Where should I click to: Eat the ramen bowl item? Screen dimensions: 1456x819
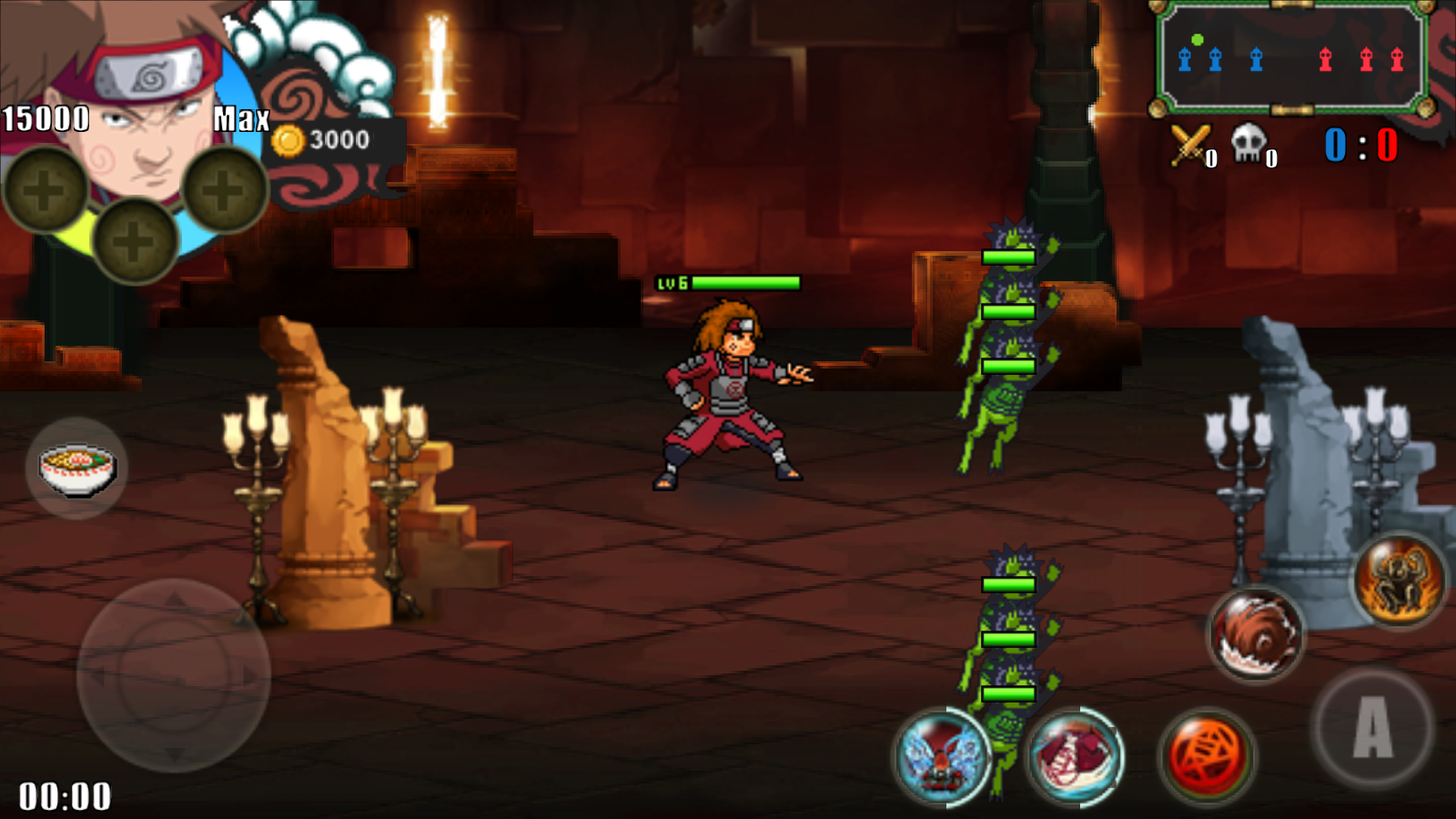click(76, 468)
